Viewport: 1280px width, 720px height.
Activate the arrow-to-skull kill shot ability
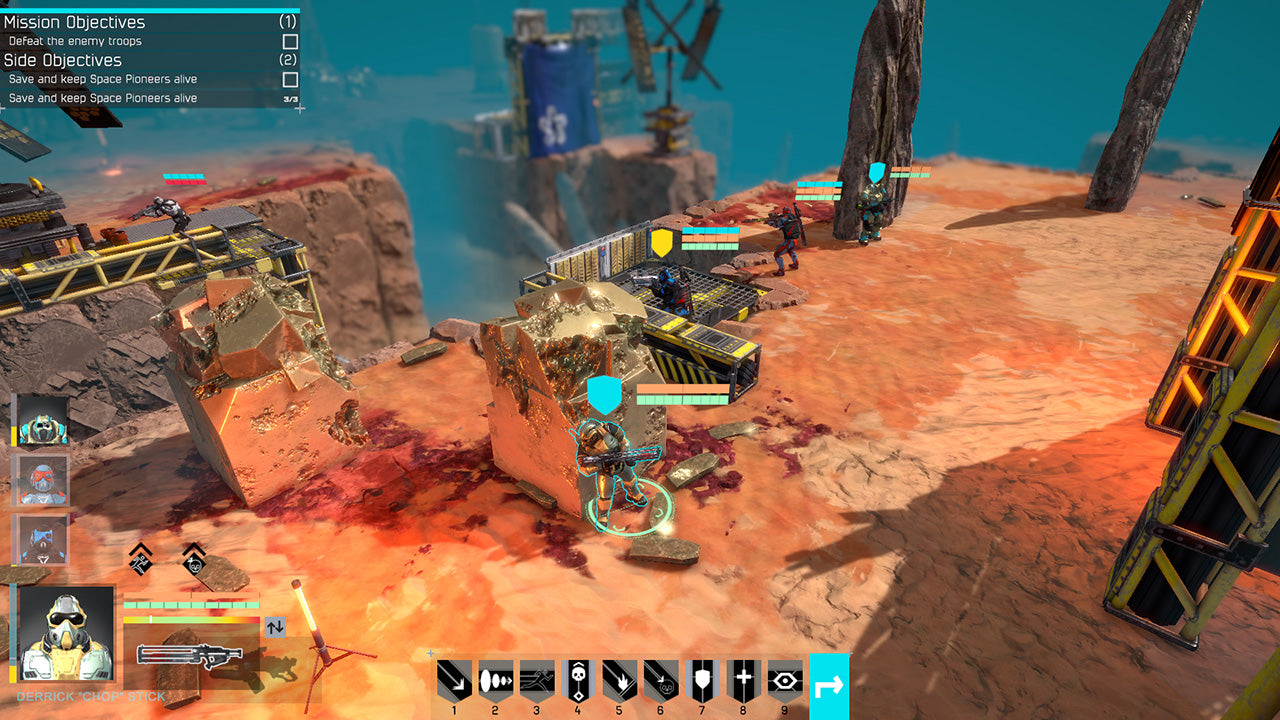coord(661,682)
